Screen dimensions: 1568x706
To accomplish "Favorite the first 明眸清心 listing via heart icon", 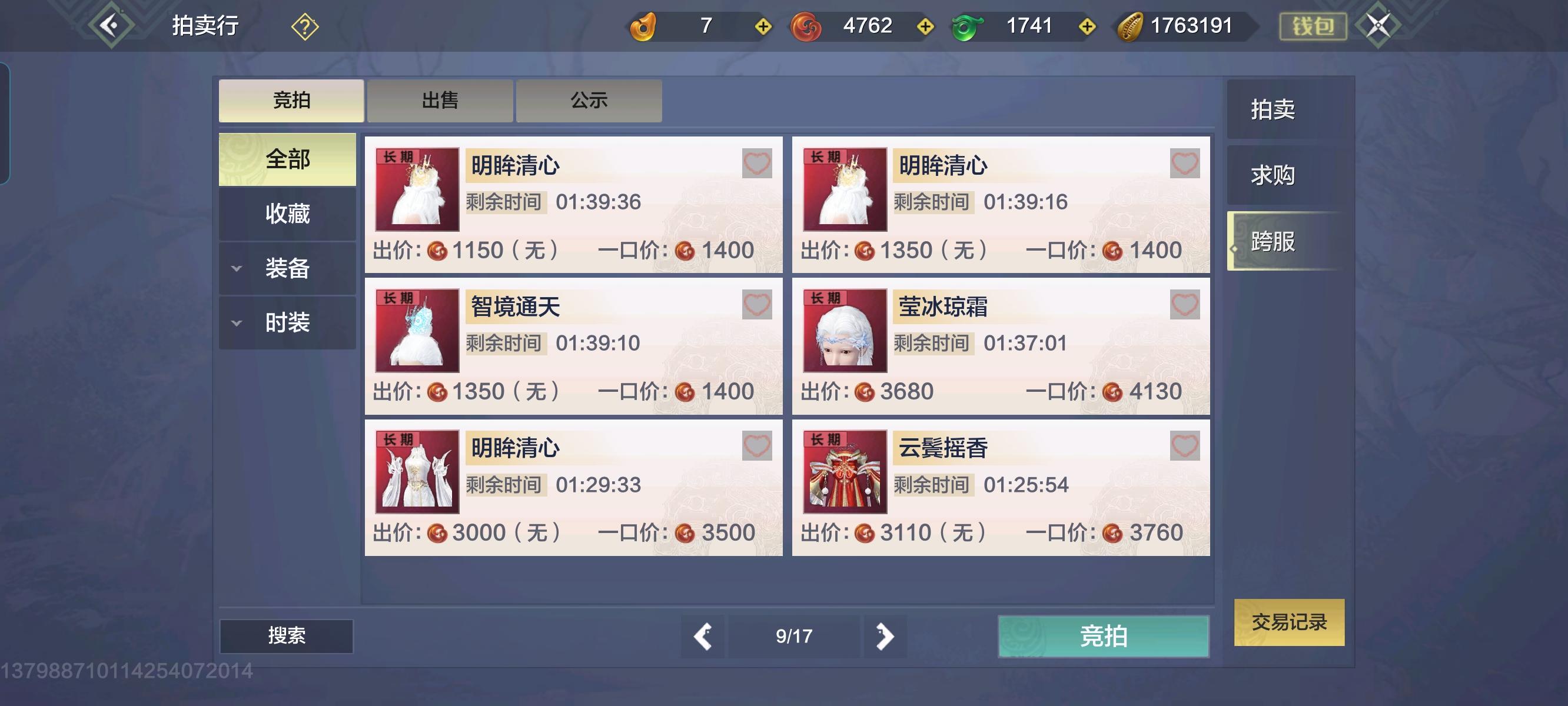I will (x=756, y=163).
